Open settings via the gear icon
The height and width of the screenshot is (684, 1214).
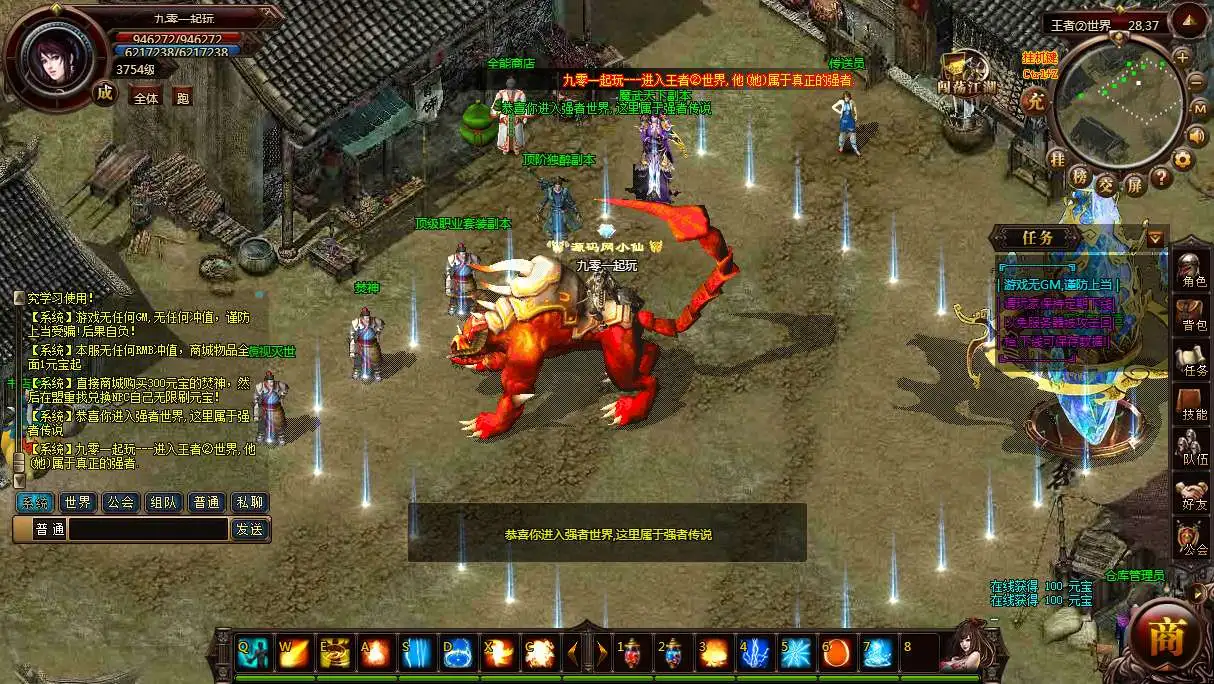coord(1183,159)
